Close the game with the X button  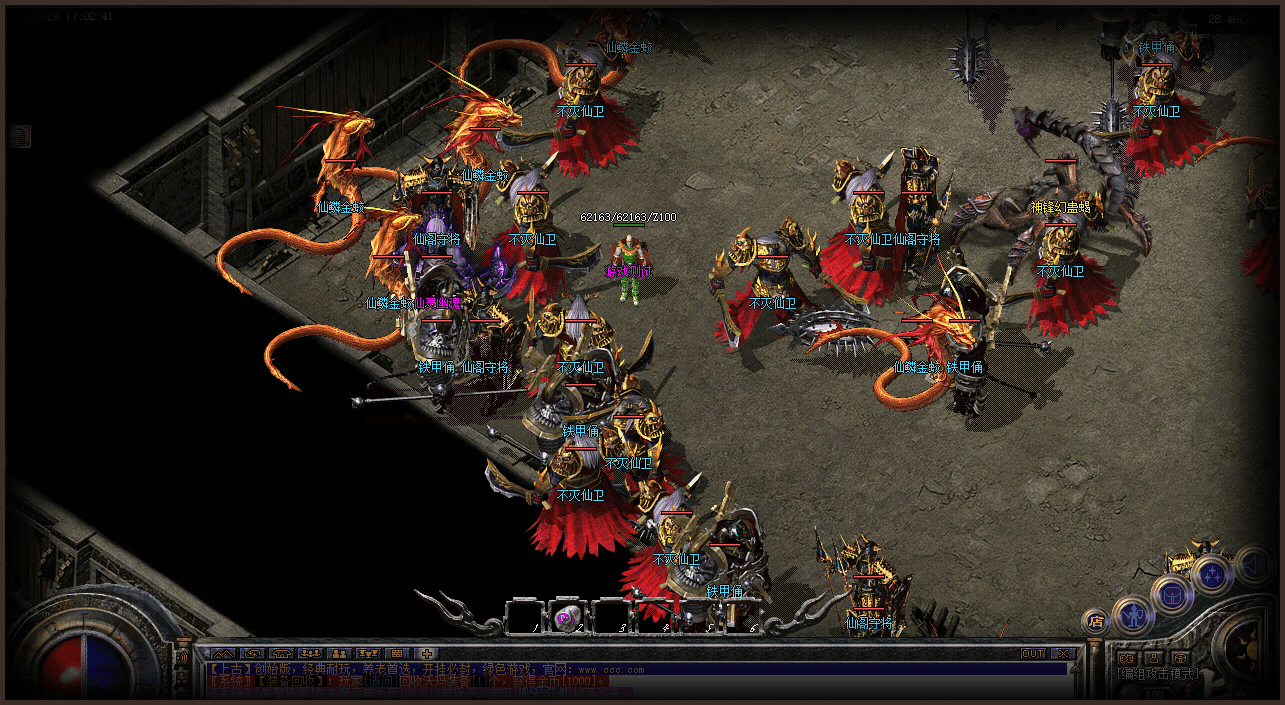pyautogui.click(x=1062, y=653)
